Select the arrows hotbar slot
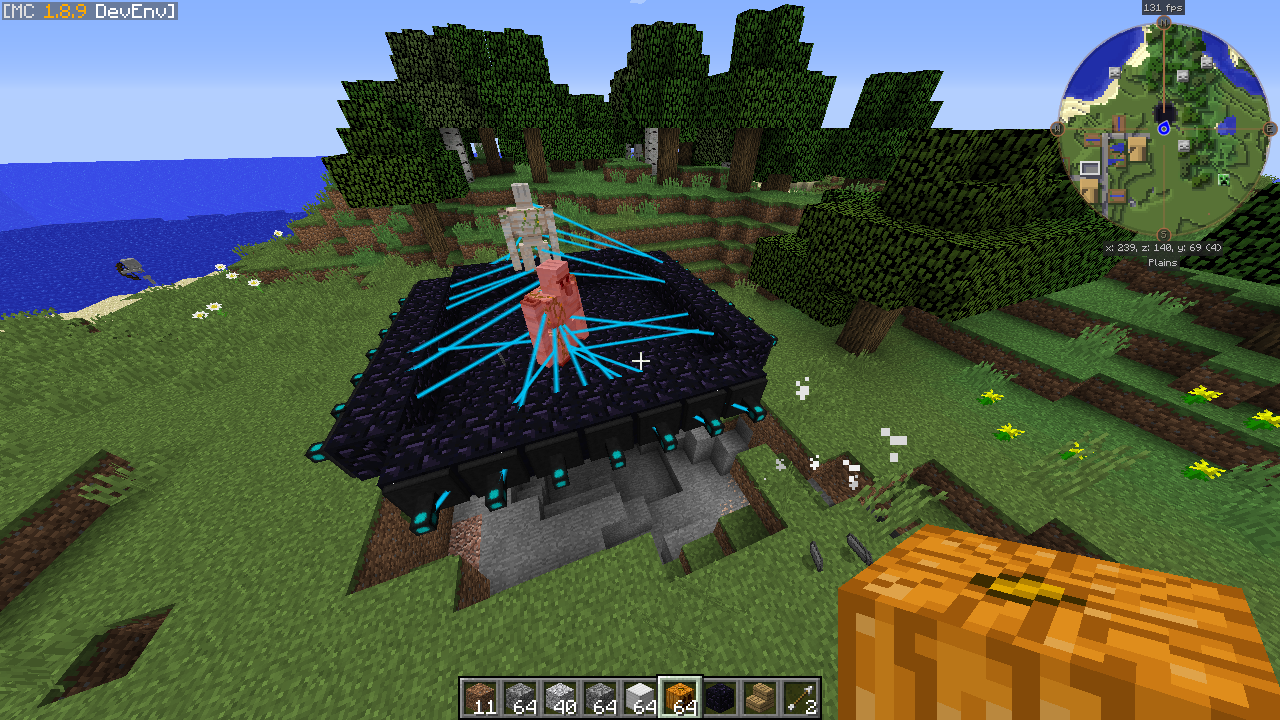 pos(800,697)
